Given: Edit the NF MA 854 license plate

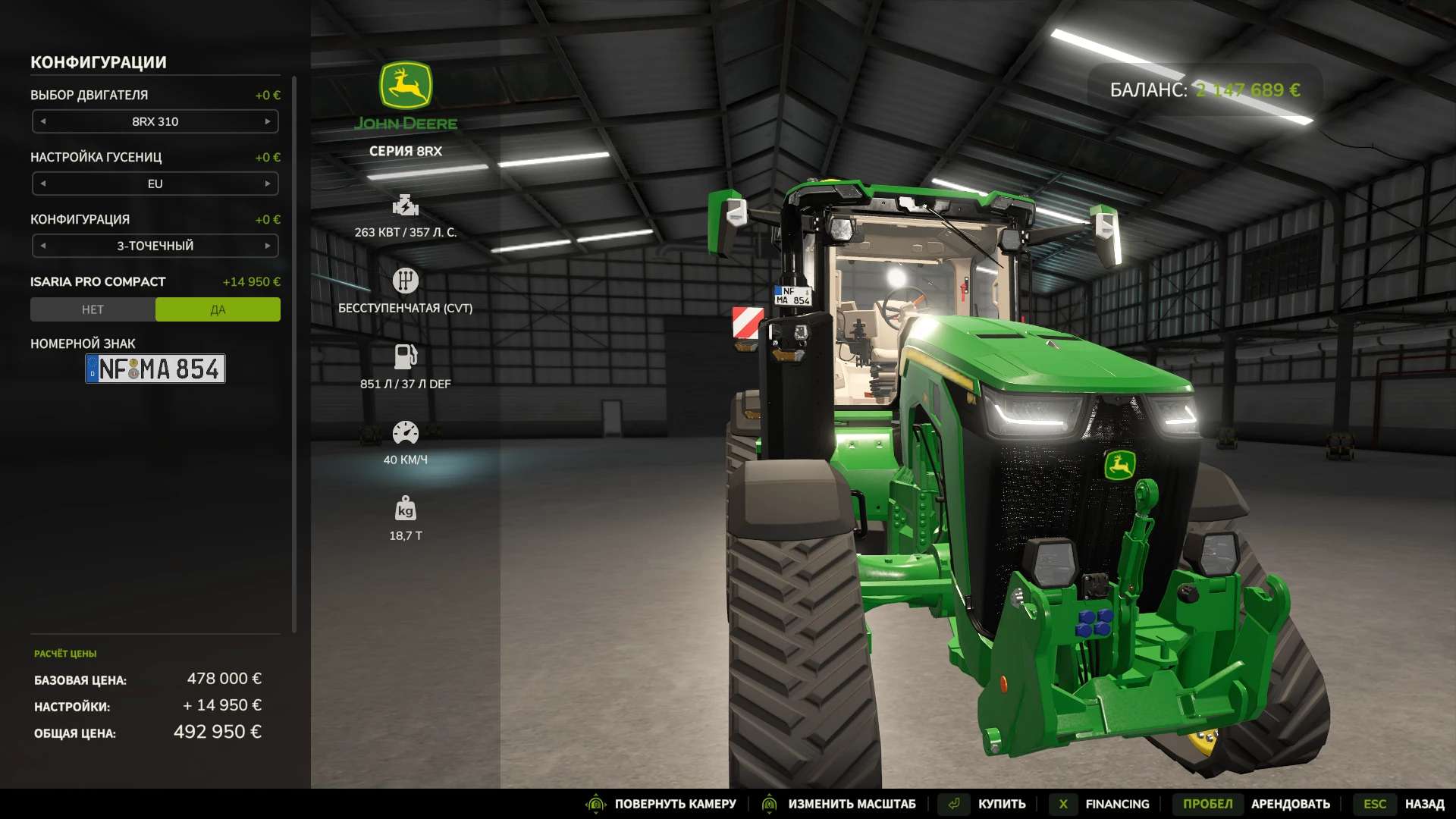Looking at the screenshot, I should pyautogui.click(x=155, y=369).
